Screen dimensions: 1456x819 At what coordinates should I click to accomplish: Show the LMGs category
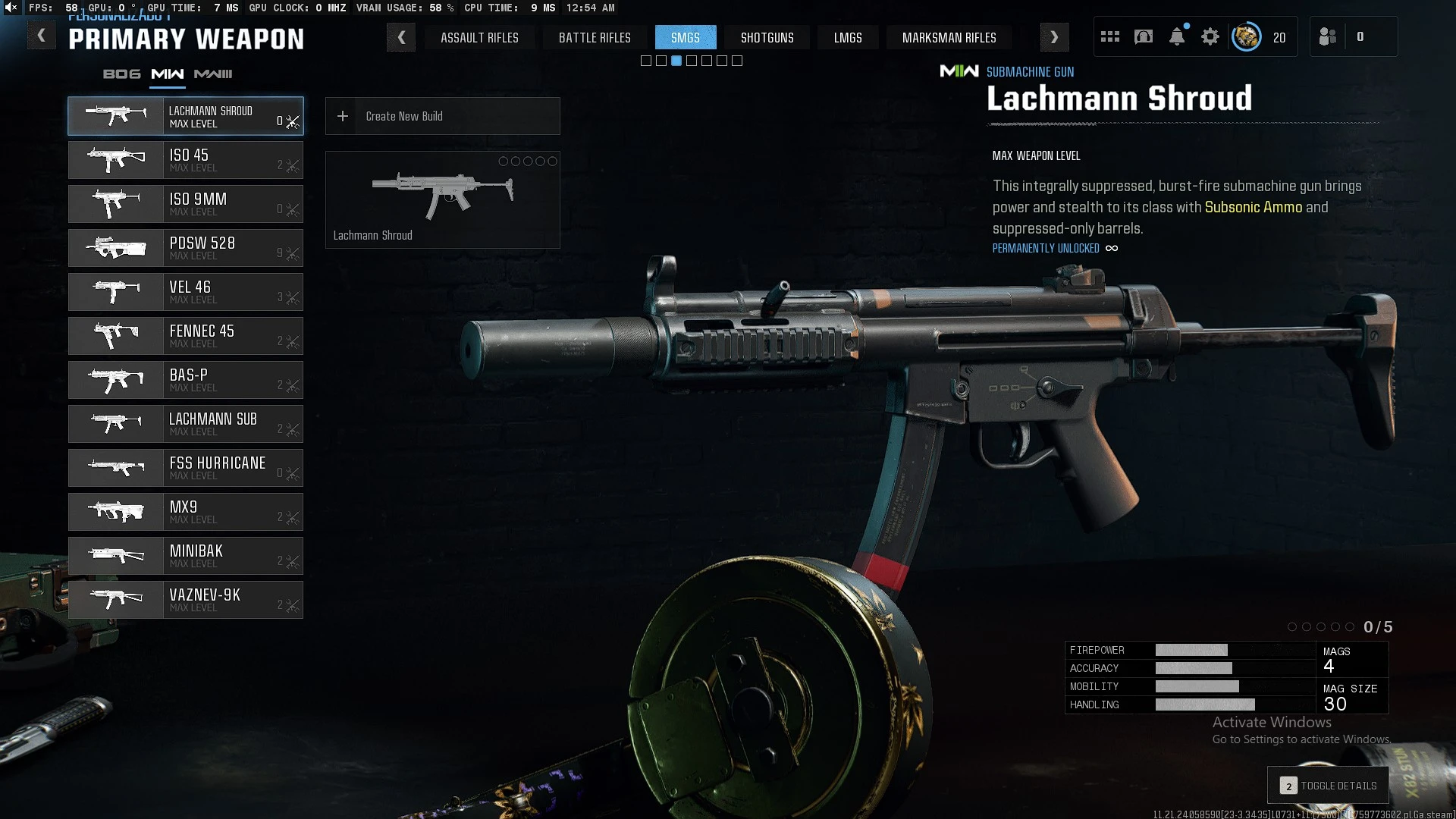click(x=848, y=38)
